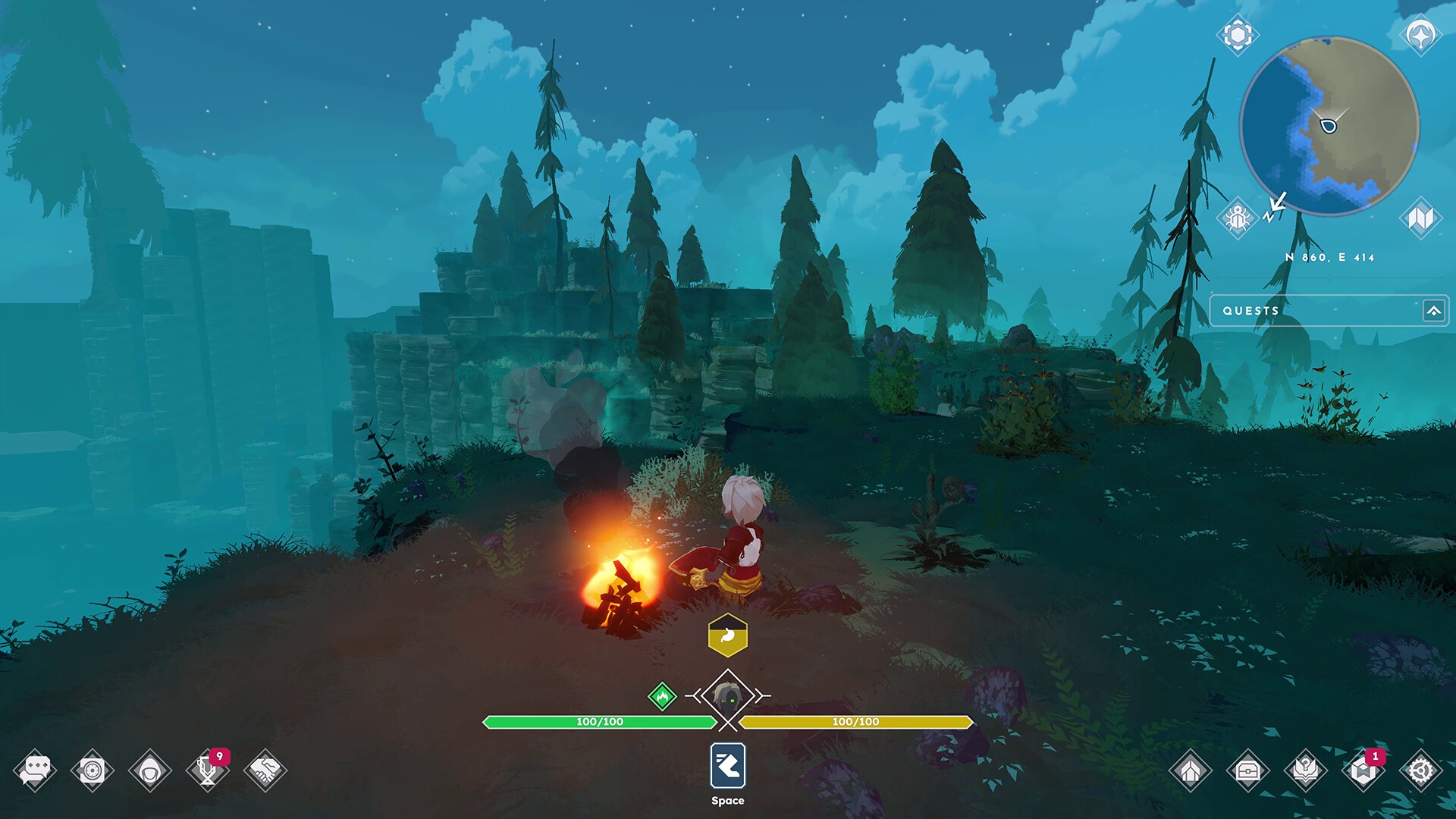The image size is (1456, 819).
Task: Open the hooded character icon
Action: point(150,771)
